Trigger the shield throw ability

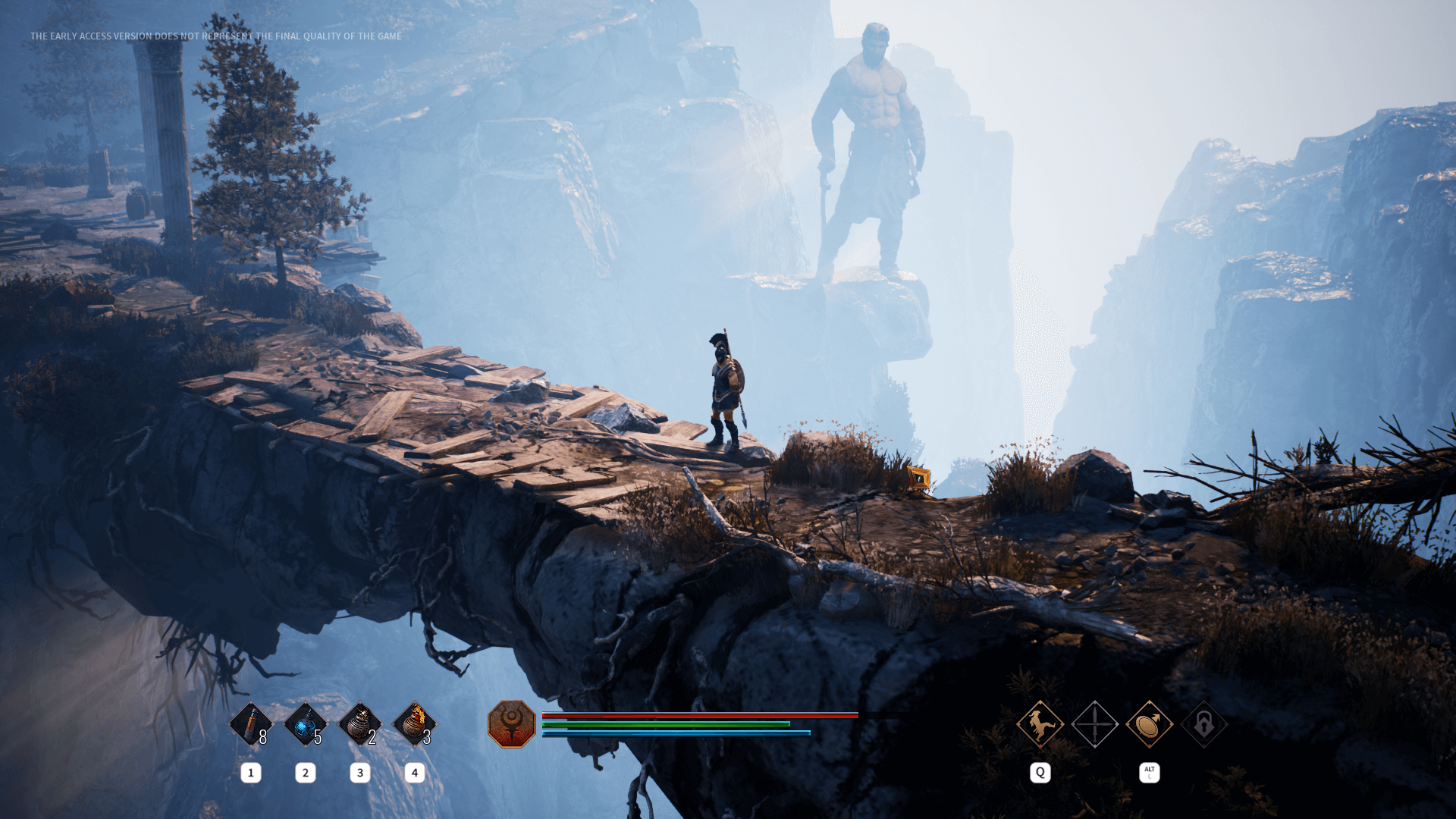[x=1149, y=724]
